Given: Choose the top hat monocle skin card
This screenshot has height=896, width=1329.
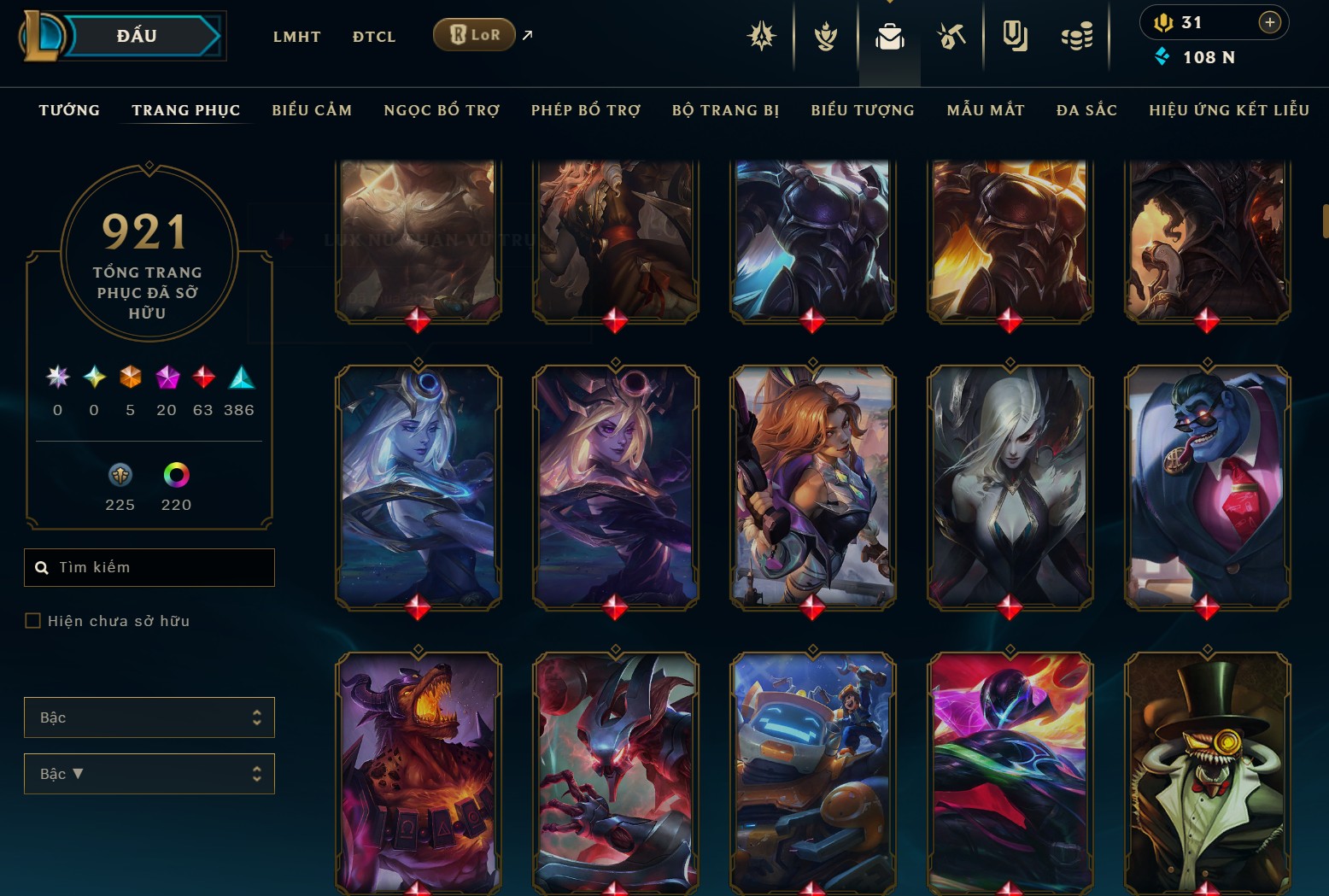Looking at the screenshot, I should (1207, 773).
